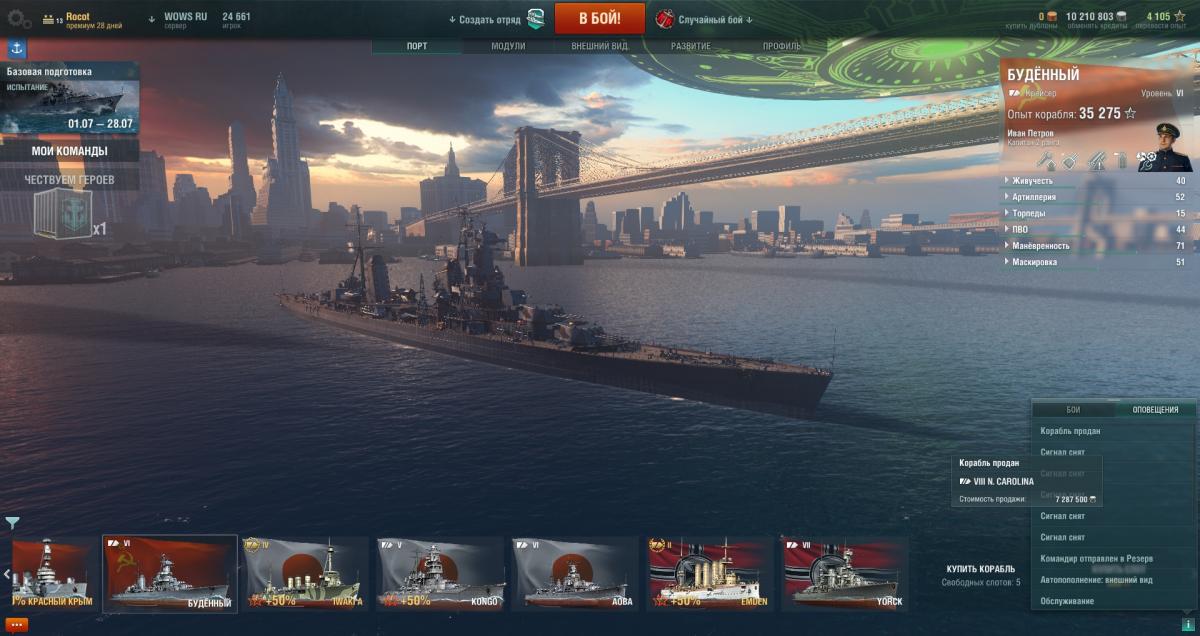Pick the Aoba ship card
This screenshot has width=1200, height=636.
coord(575,573)
